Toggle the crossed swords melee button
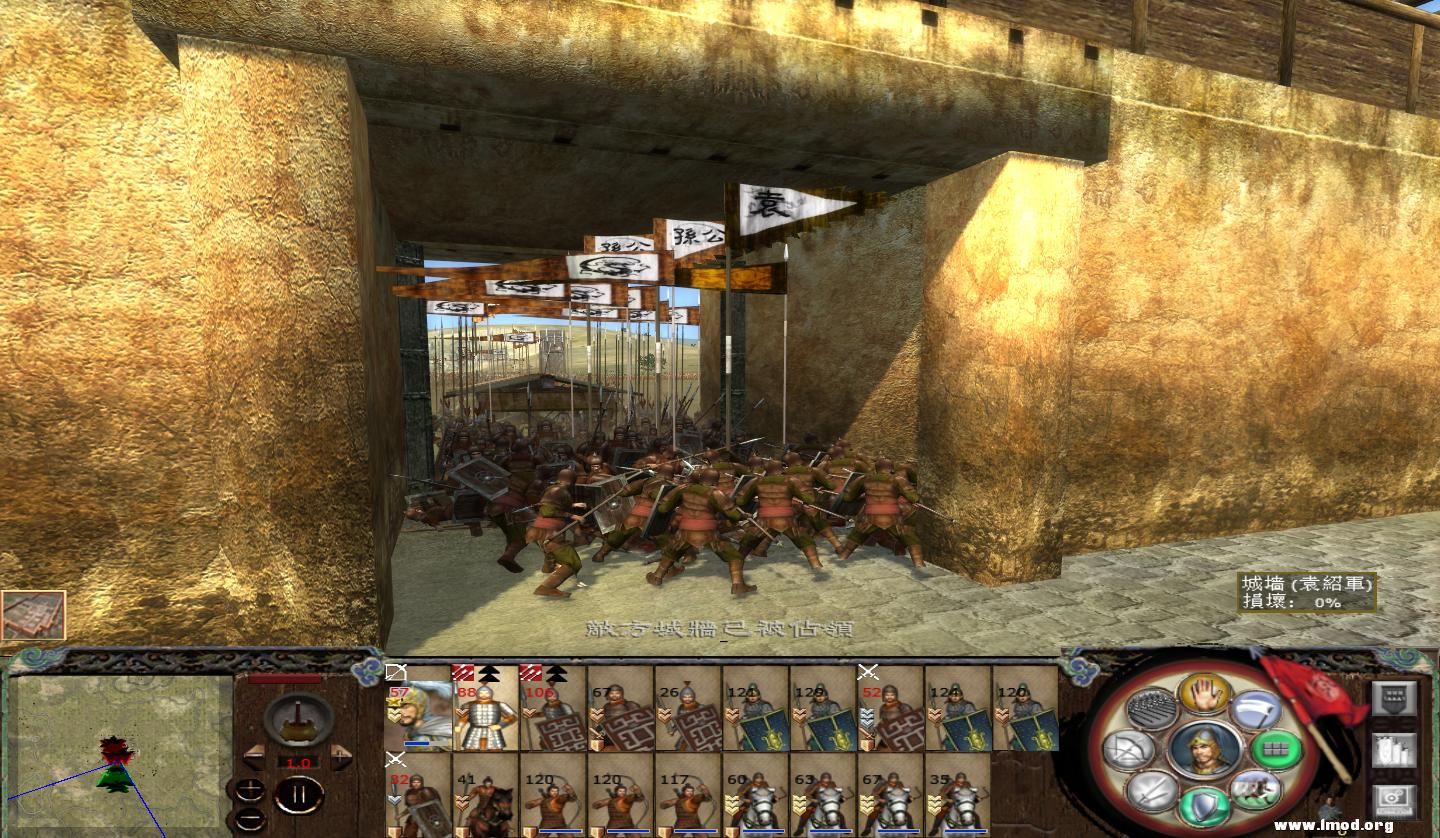 pyautogui.click(x=1152, y=790)
